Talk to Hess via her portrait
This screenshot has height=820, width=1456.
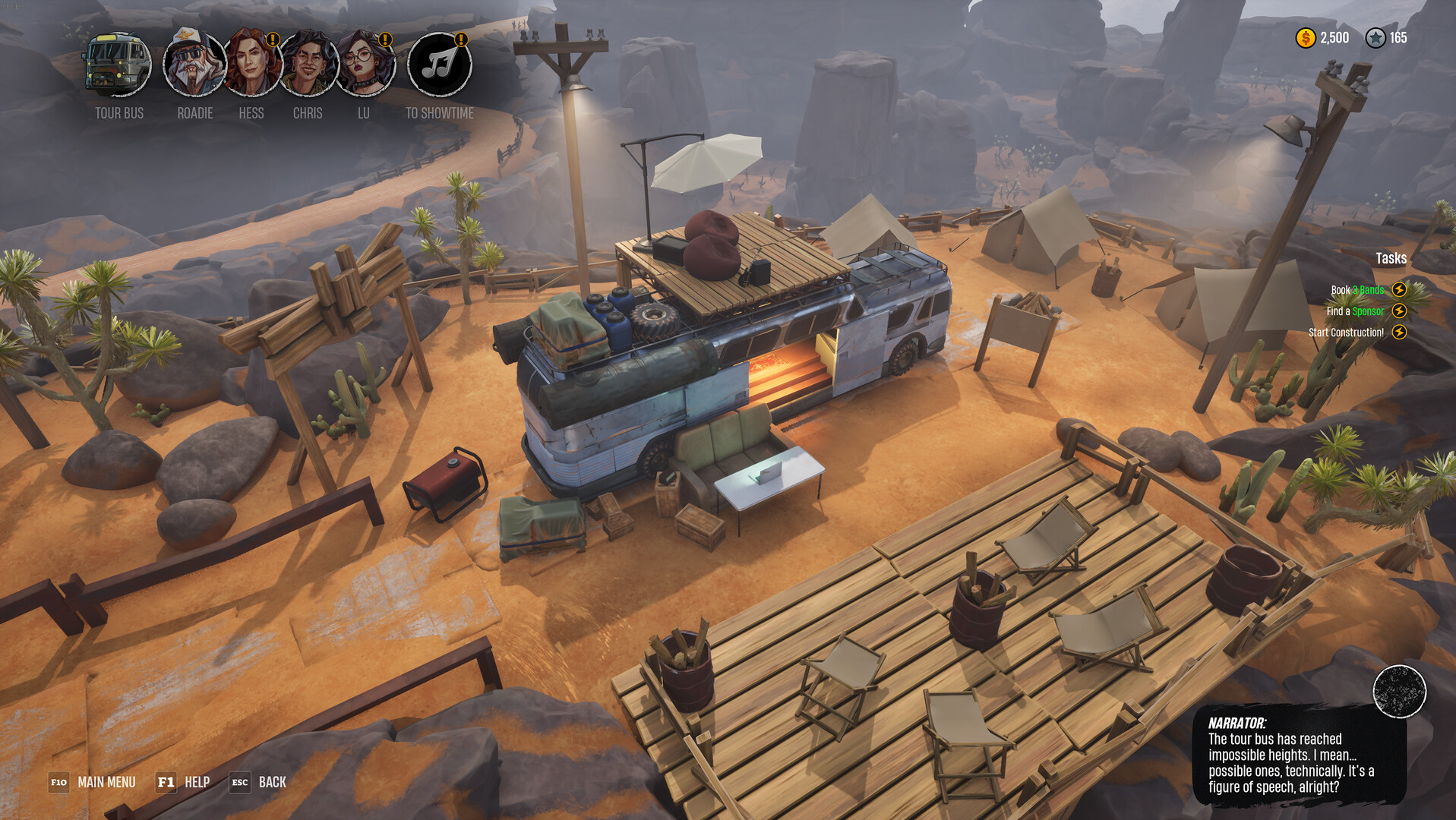tap(251, 65)
